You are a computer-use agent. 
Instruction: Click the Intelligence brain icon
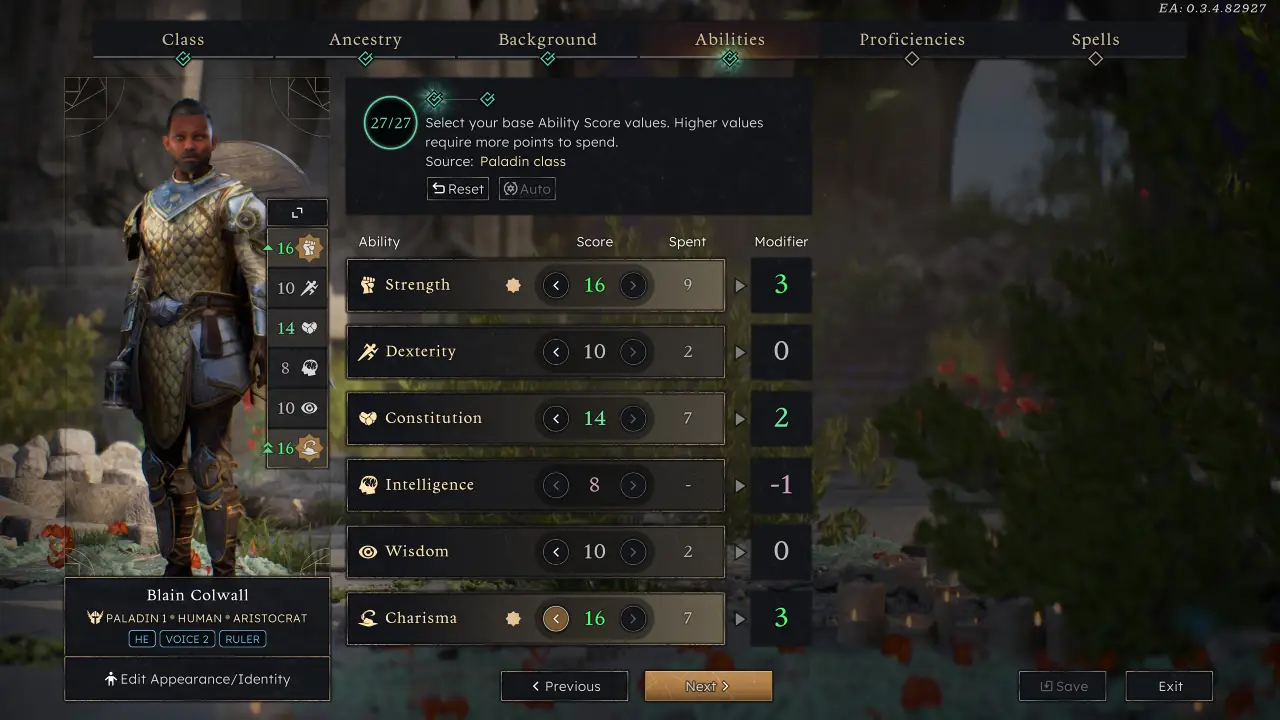pos(368,484)
